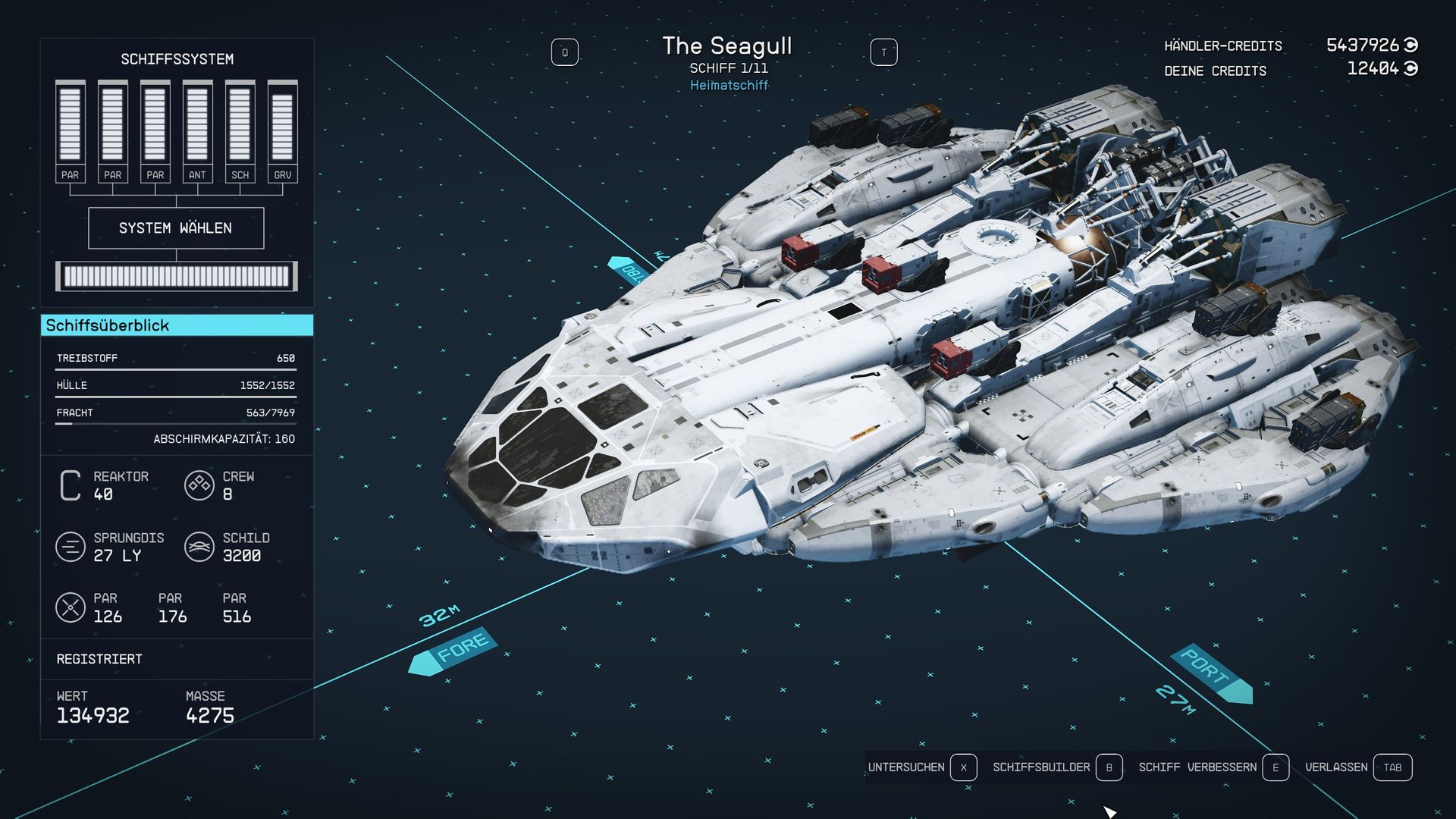The height and width of the screenshot is (819, 1456).
Task: Select the Schiffsüberblick header
Action: click(x=177, y=325)
